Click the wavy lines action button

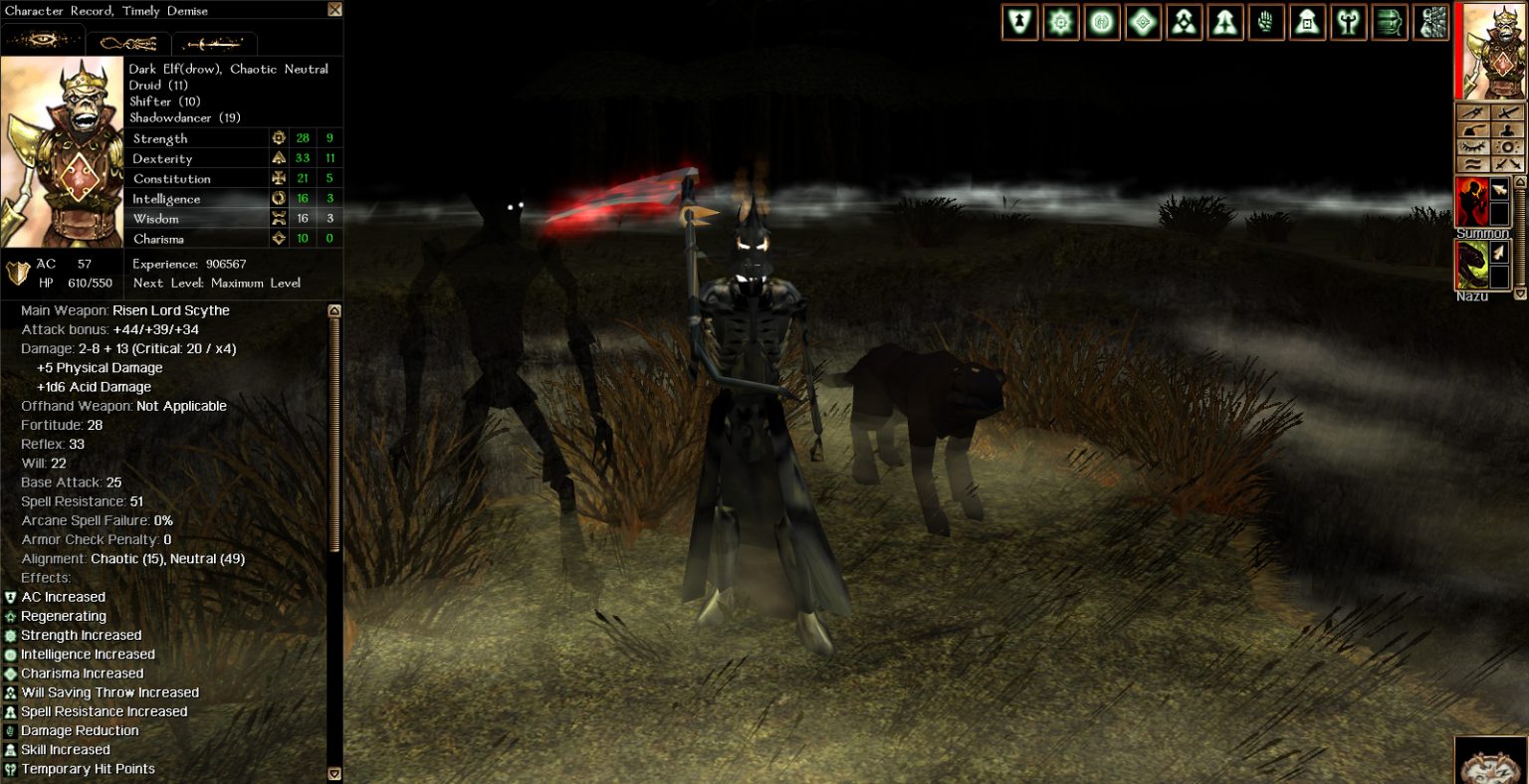pos(1473,164)
